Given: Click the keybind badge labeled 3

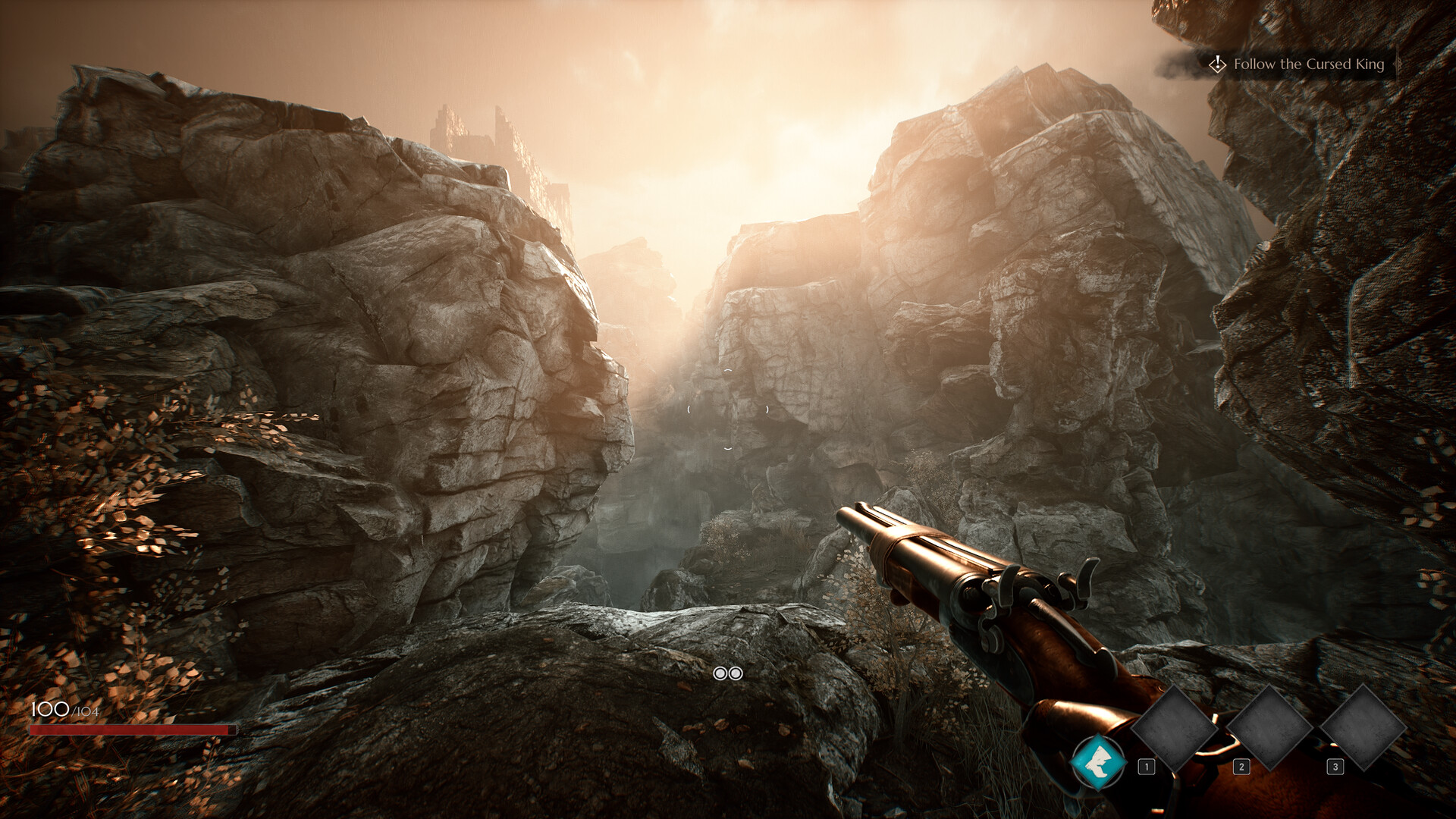Looking at the screenshot, I should (x=1335, y=767).
